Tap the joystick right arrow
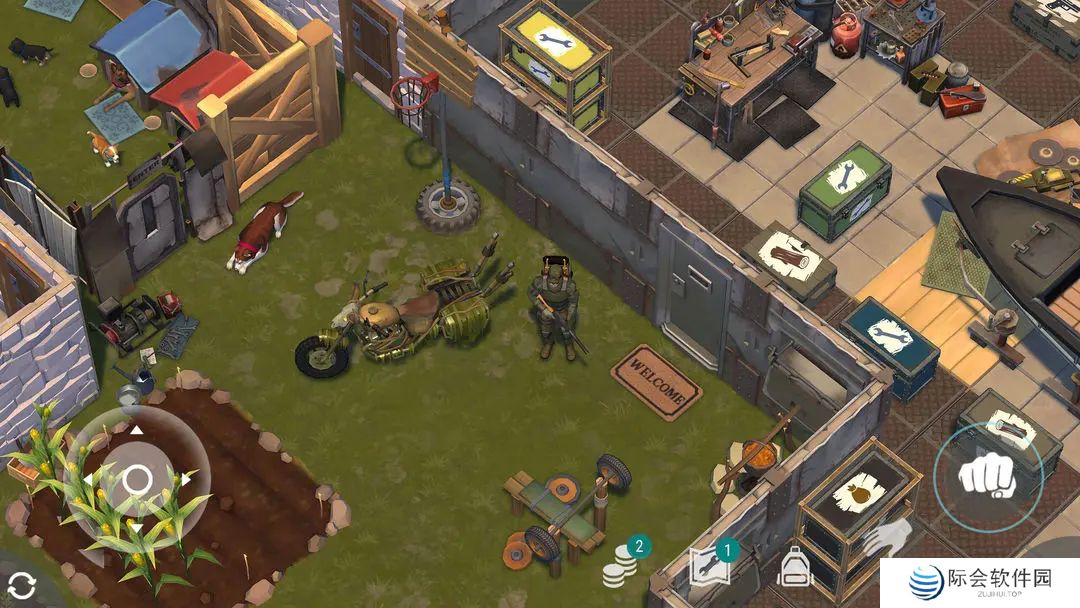 click(x=185, y=480)
